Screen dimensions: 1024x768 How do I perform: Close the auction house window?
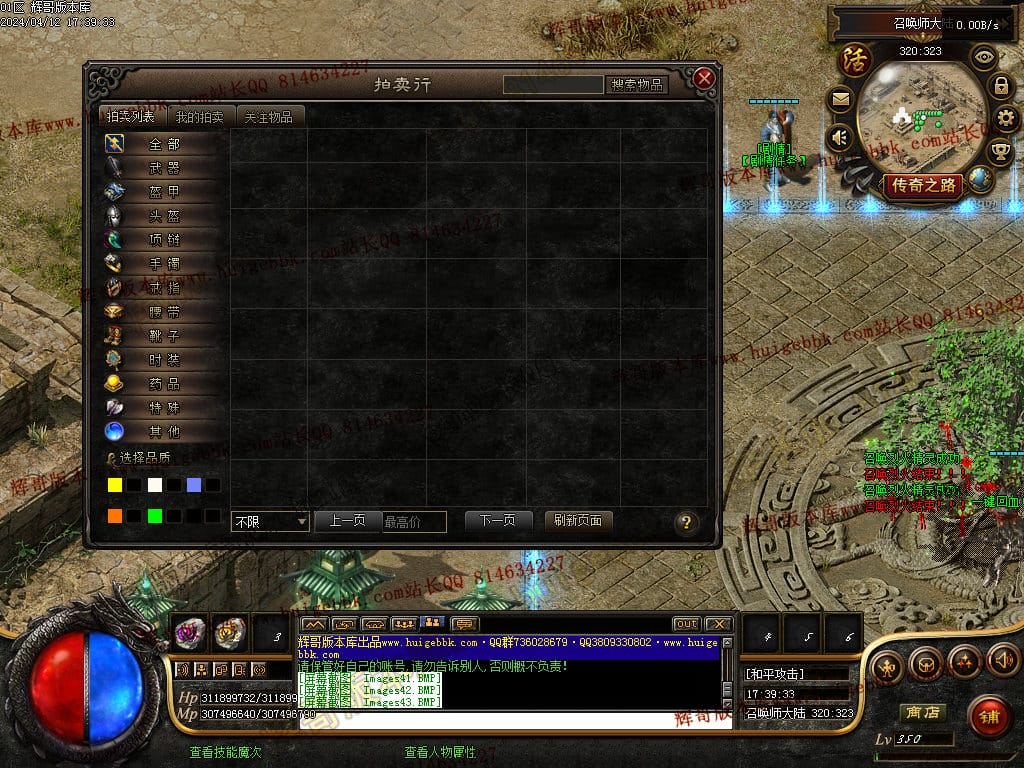pyautogui.click(x=704, y=79)
